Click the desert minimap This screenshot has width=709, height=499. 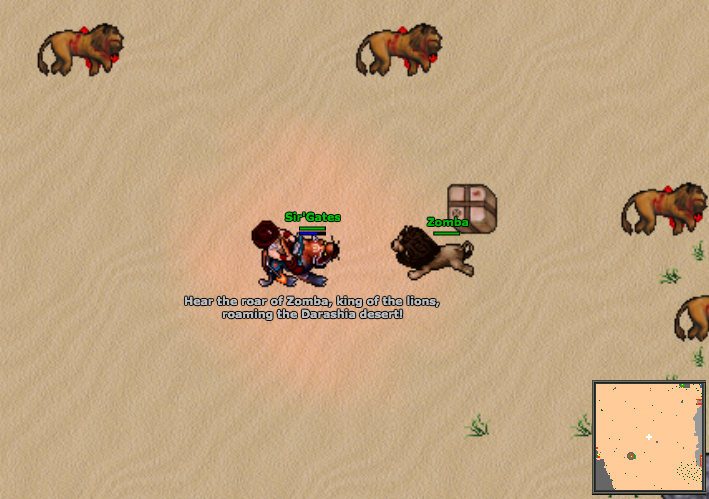pos(649,437)
